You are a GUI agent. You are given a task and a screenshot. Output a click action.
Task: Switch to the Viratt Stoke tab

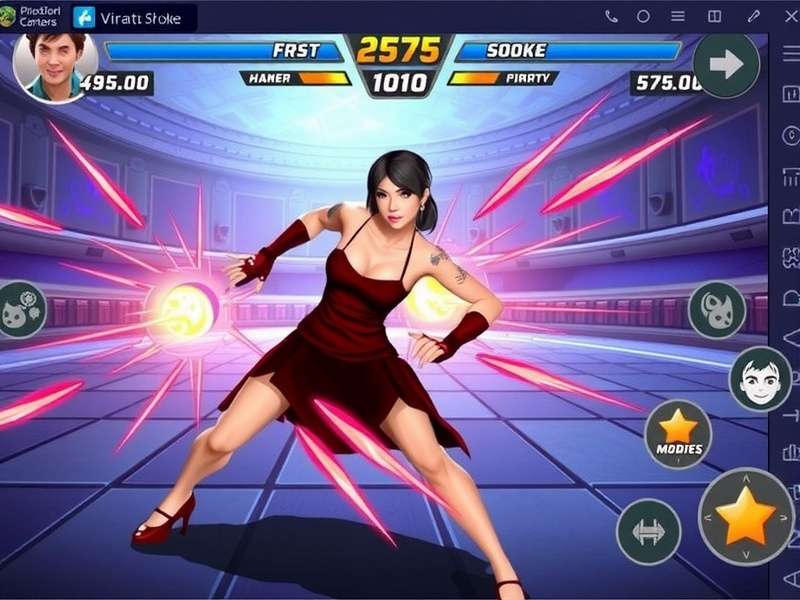point(134,17)
